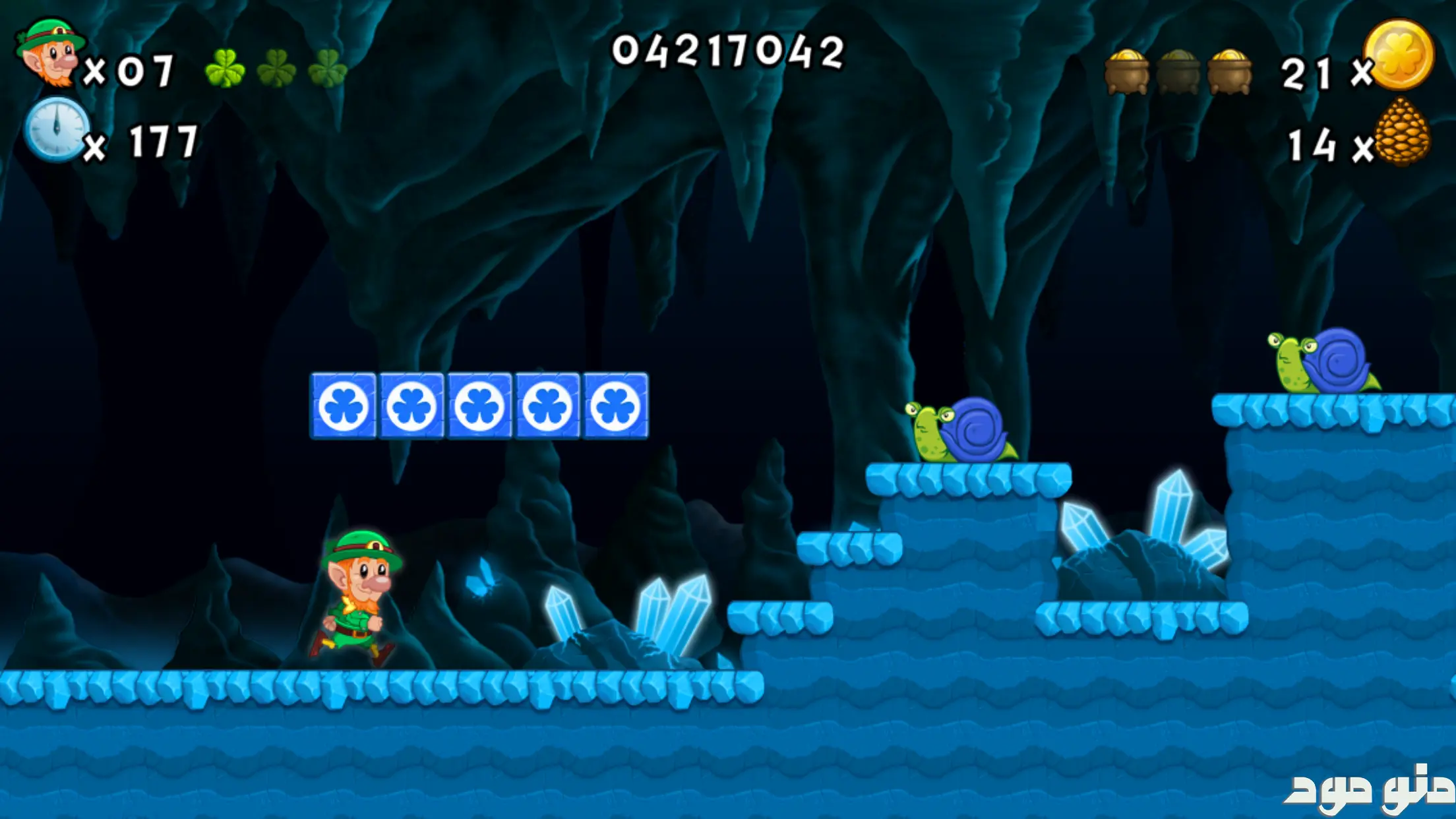Choose the pinecone ammo icon

click(x=1403, y=132)
